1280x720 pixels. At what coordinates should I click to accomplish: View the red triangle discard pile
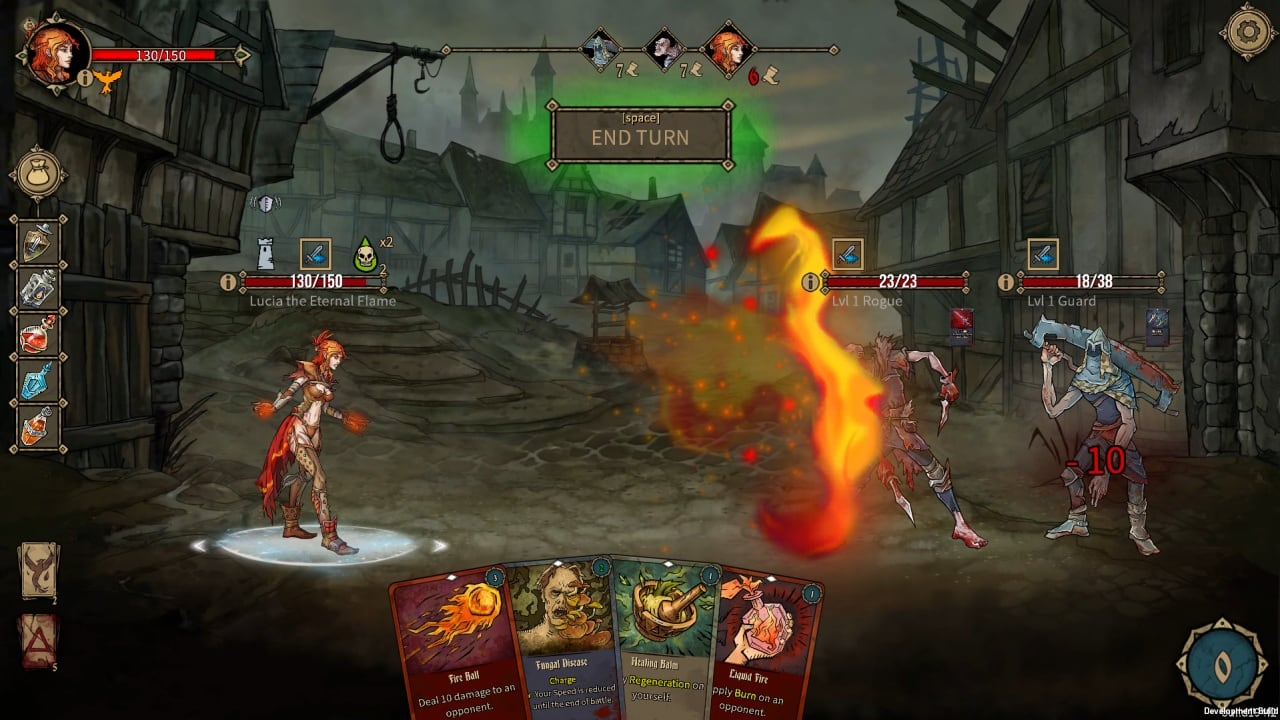coord(39,639)
